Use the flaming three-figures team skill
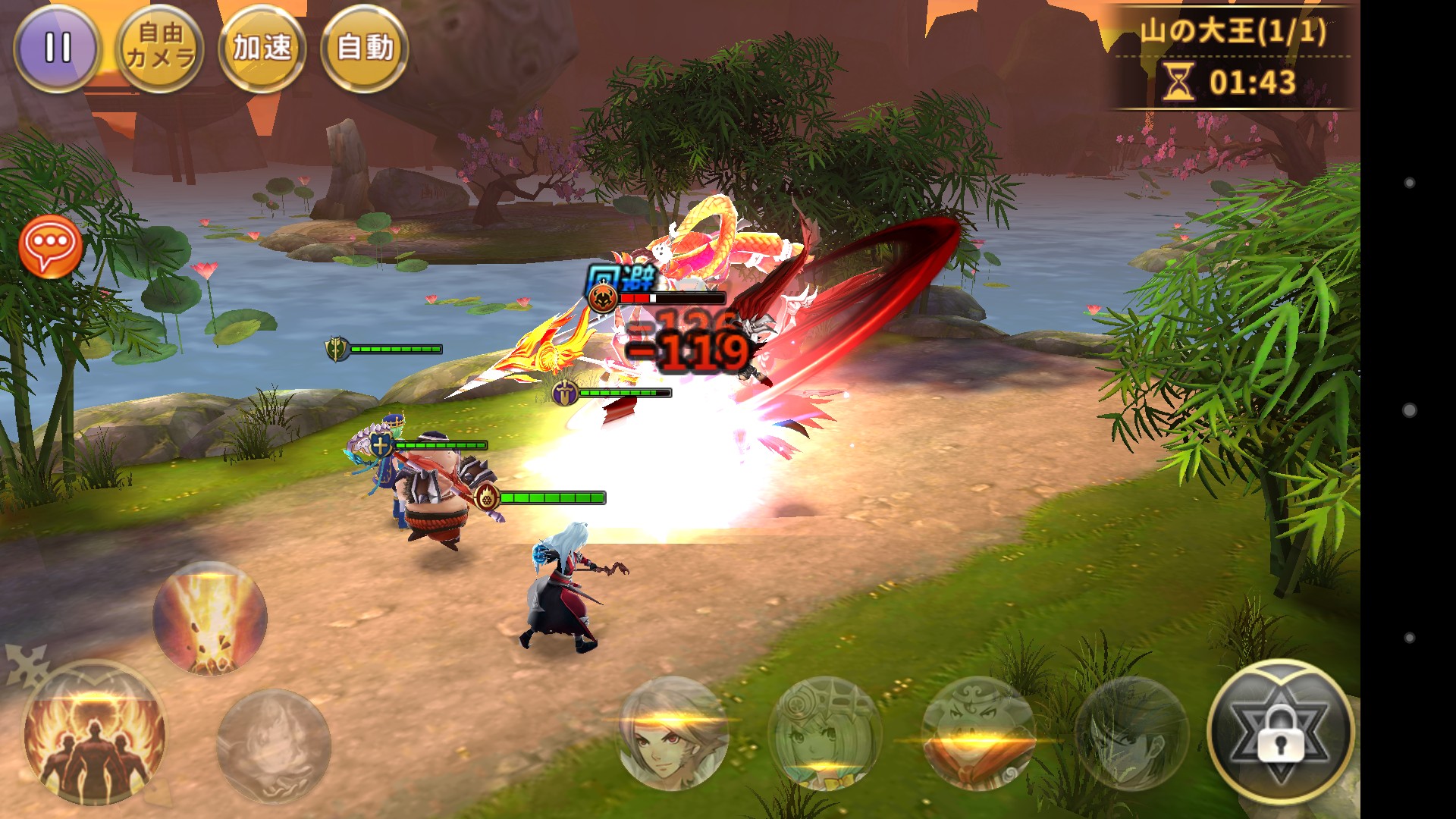The height and width of the screenshot is (819, 1456). tap(94, 734)
